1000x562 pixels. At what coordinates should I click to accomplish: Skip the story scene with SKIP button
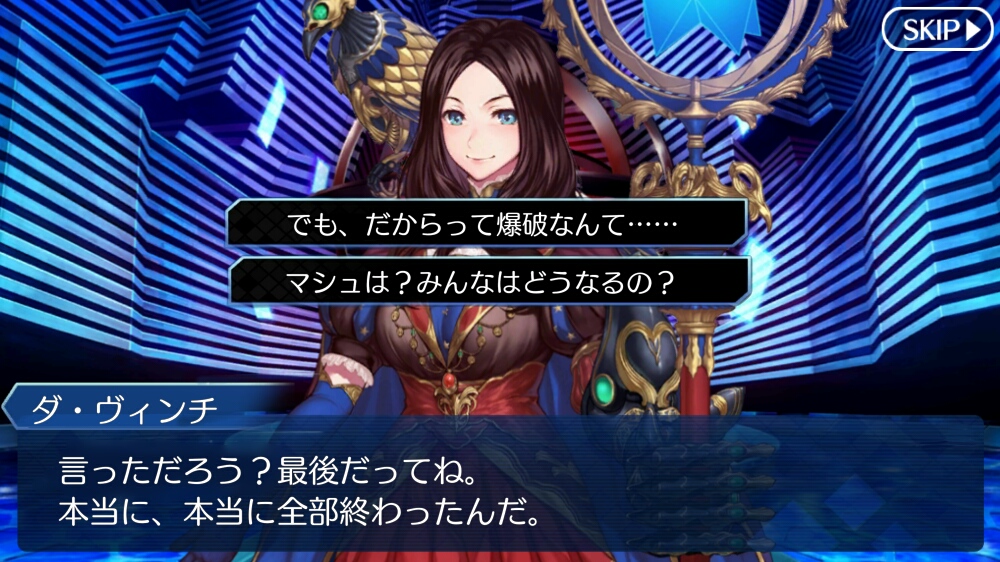(936, 30)
